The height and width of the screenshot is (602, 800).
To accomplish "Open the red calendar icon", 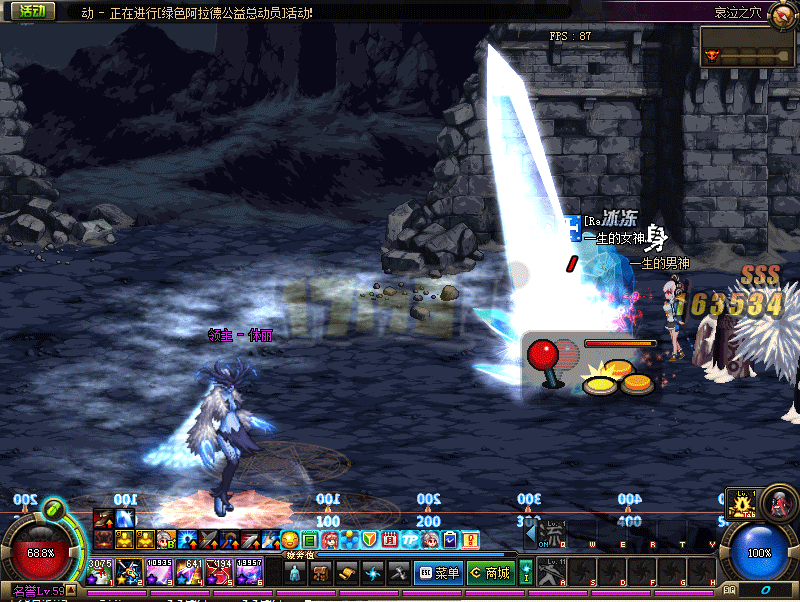I will point(390,540).
